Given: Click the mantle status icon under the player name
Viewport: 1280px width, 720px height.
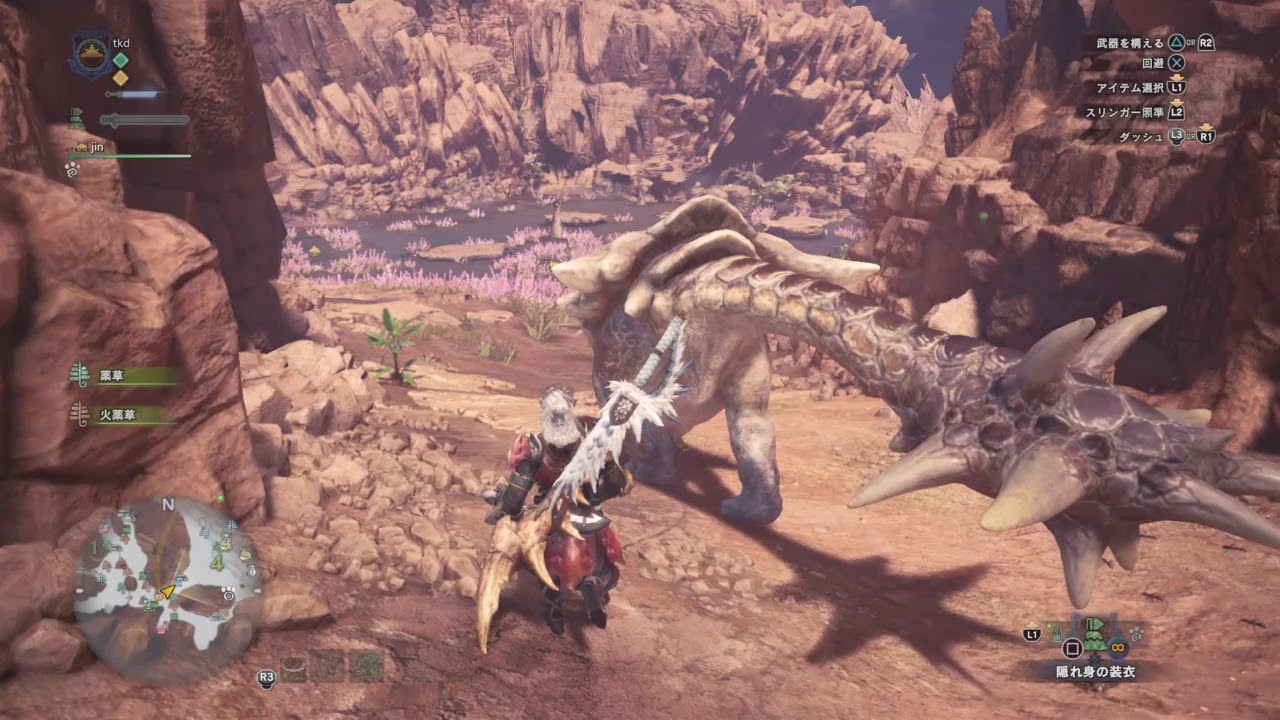Looking at the screenshot, I should pos(77,119).
